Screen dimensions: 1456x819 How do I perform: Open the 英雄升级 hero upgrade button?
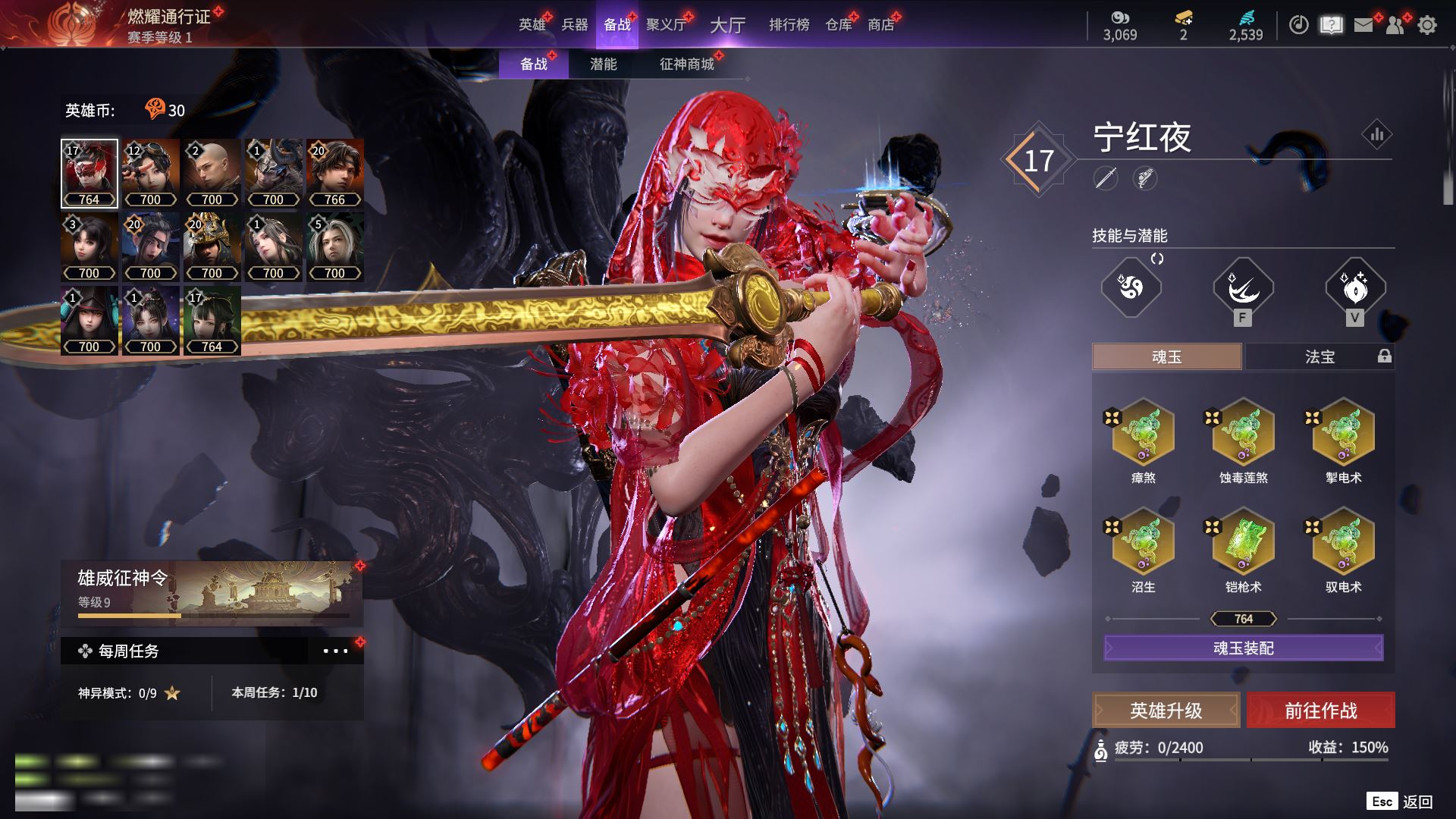1166,711
